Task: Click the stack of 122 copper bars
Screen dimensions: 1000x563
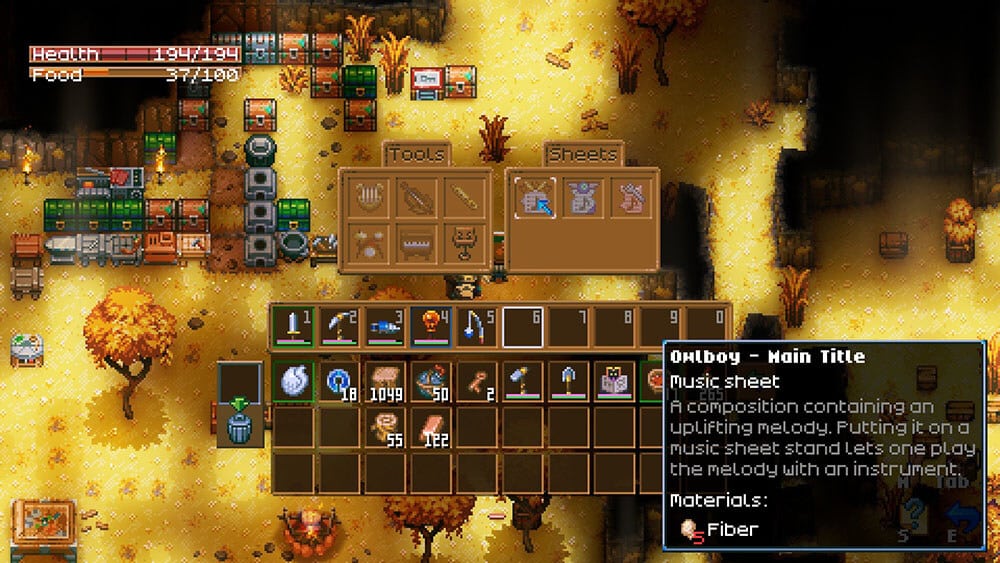Action: pyautogui.click(x=431, y=426)
